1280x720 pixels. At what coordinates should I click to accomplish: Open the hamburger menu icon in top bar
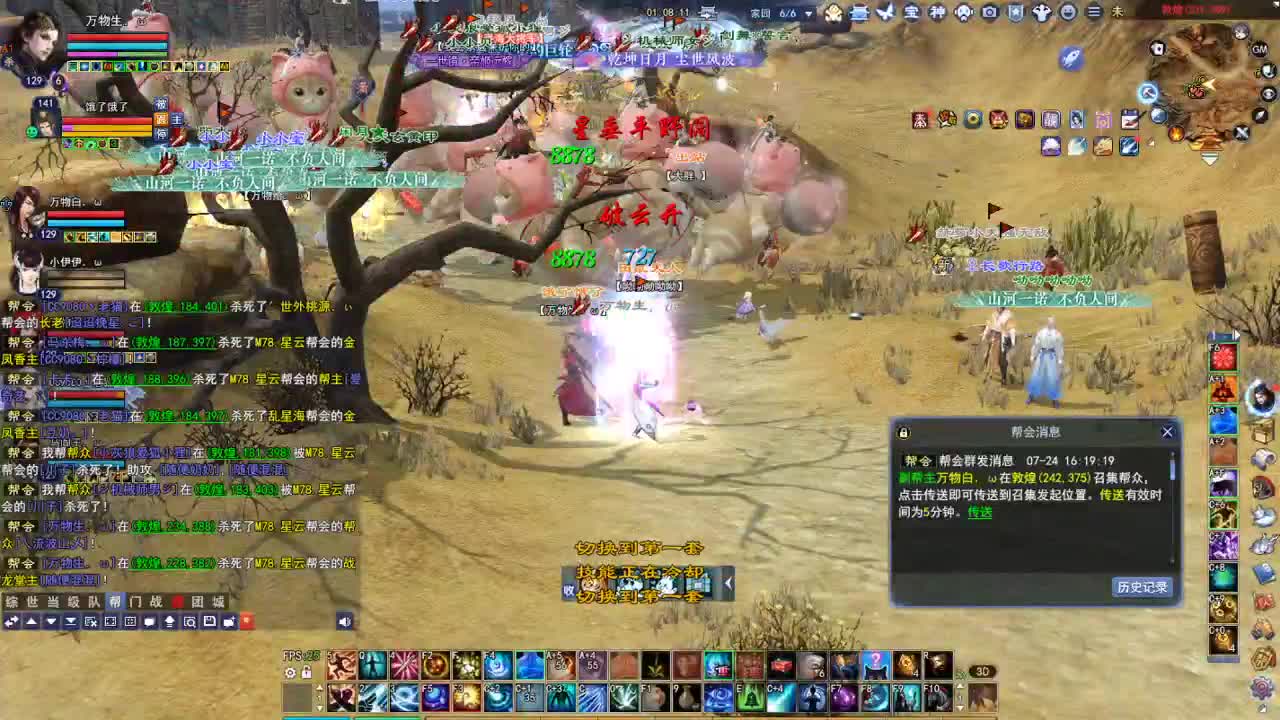click(1093, 13)
